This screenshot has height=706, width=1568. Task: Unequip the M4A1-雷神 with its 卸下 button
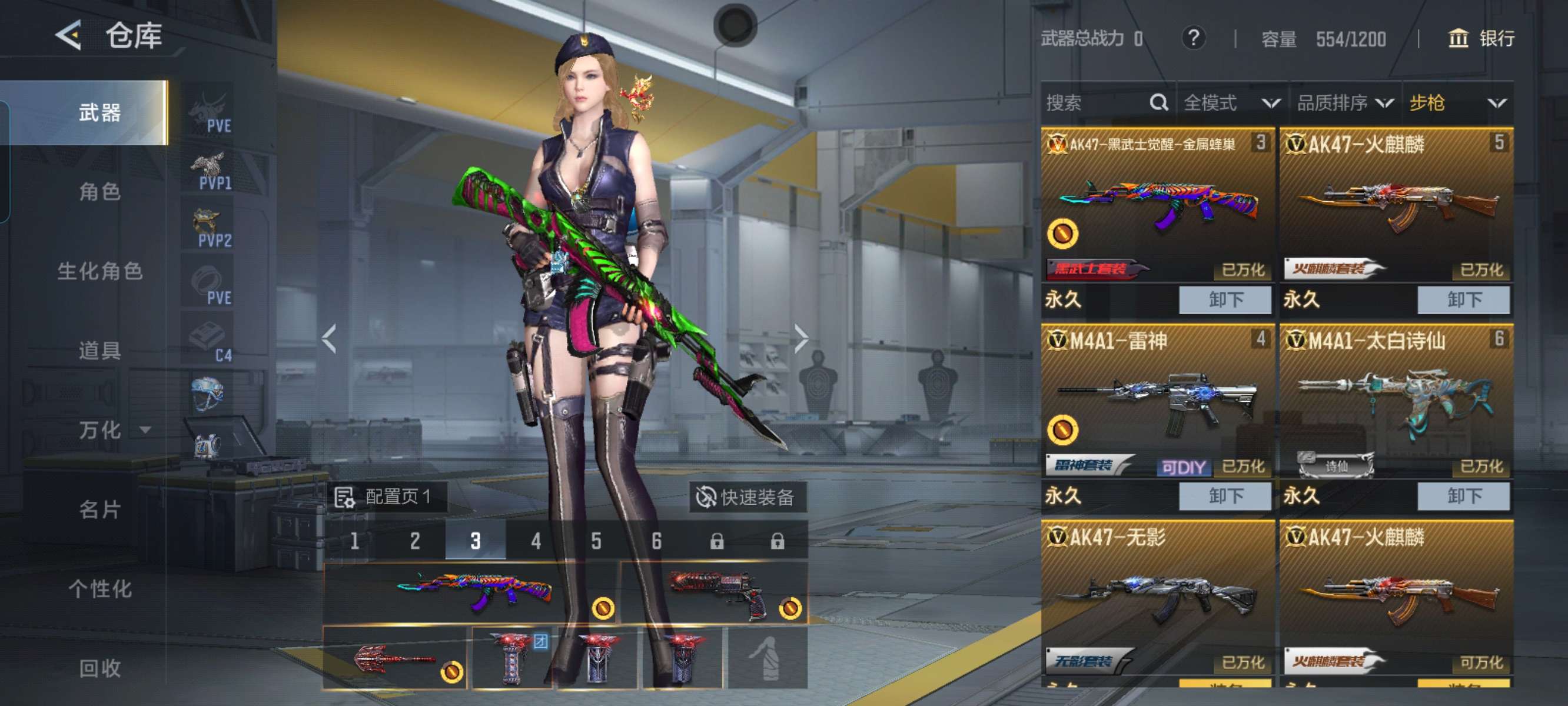[1225, 496]
